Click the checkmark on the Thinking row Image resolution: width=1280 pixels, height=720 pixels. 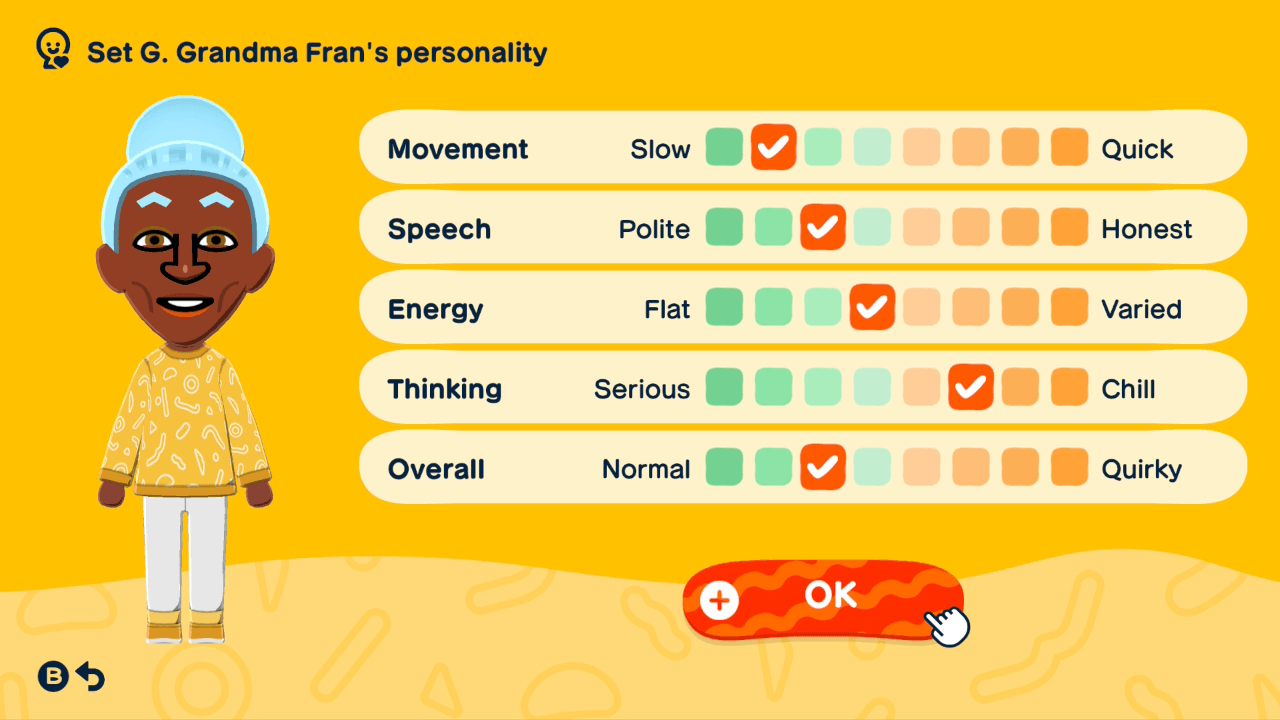pos(970,387)
